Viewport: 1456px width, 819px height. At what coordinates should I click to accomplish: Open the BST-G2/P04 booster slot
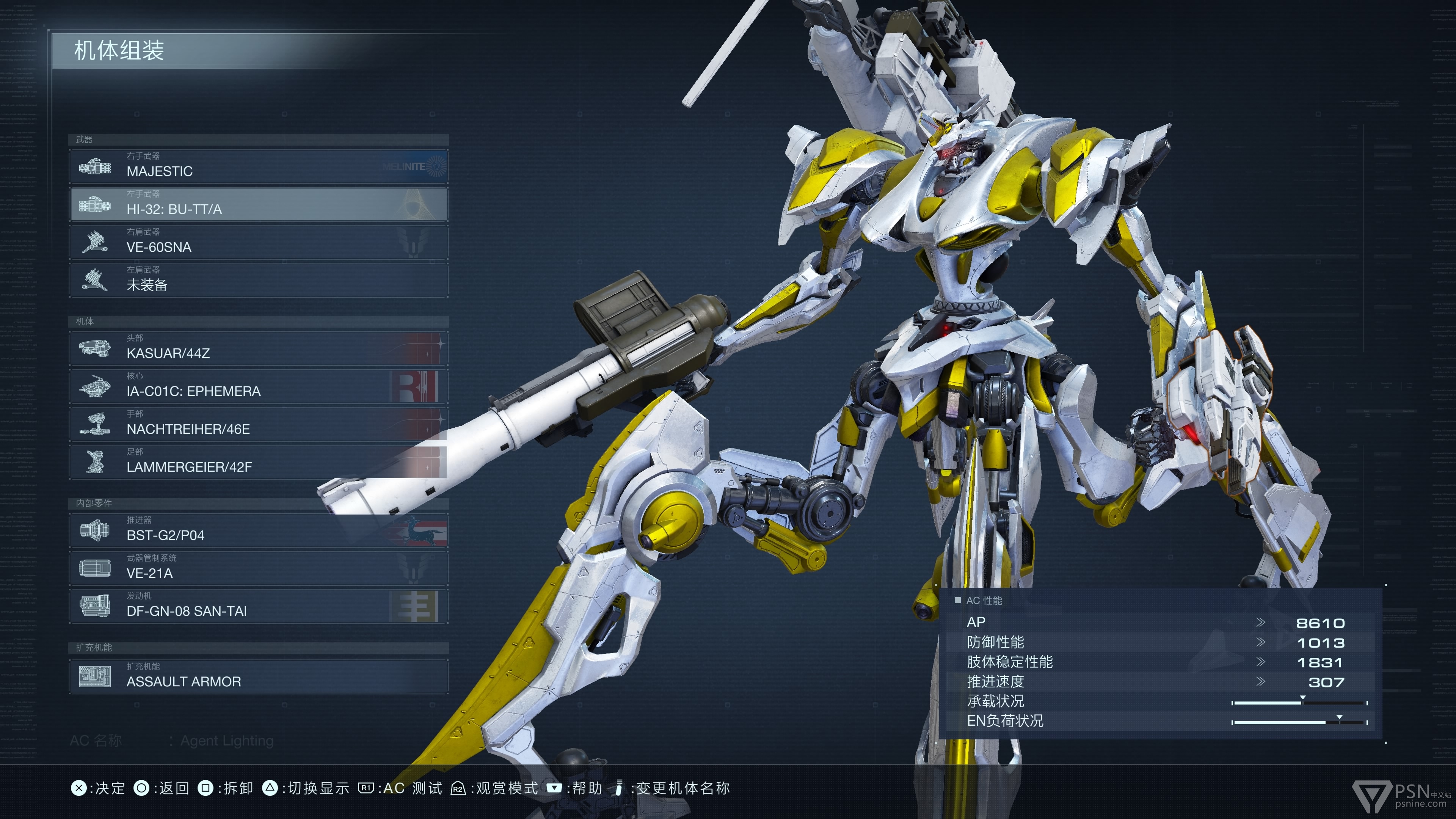[258, 530]
